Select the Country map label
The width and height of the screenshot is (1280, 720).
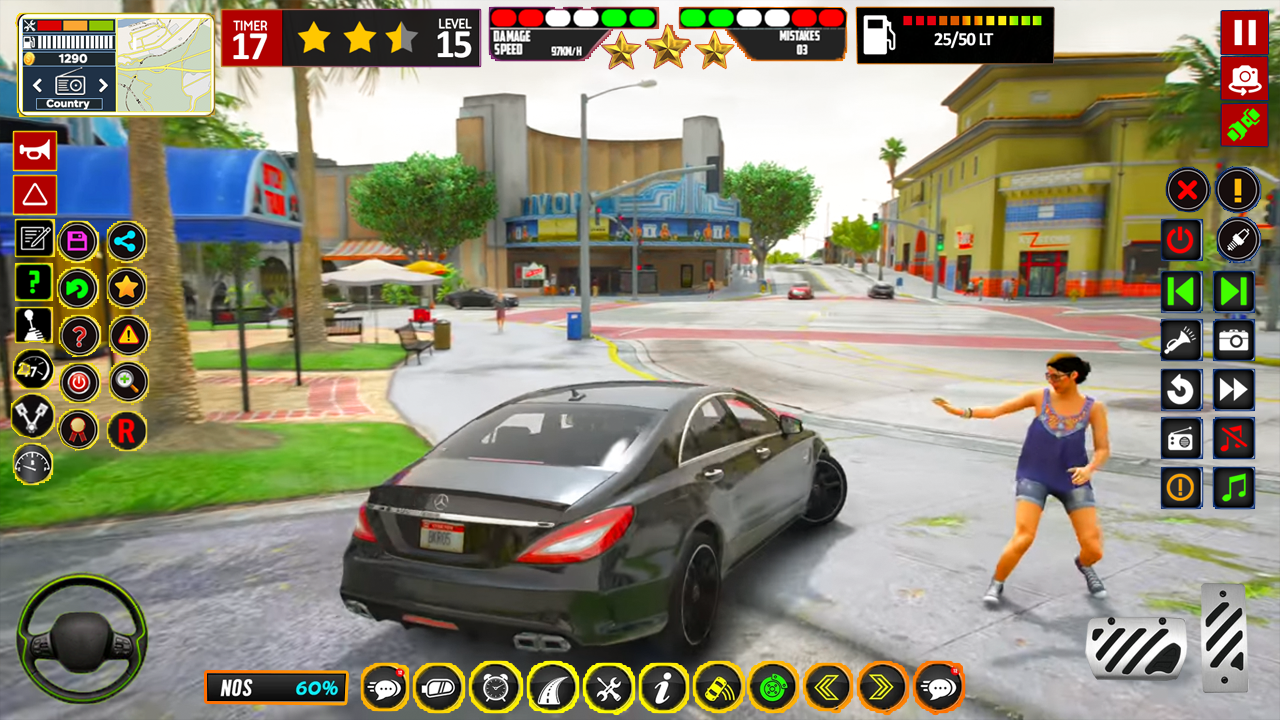pyautogui.click(x=68, y=103)
